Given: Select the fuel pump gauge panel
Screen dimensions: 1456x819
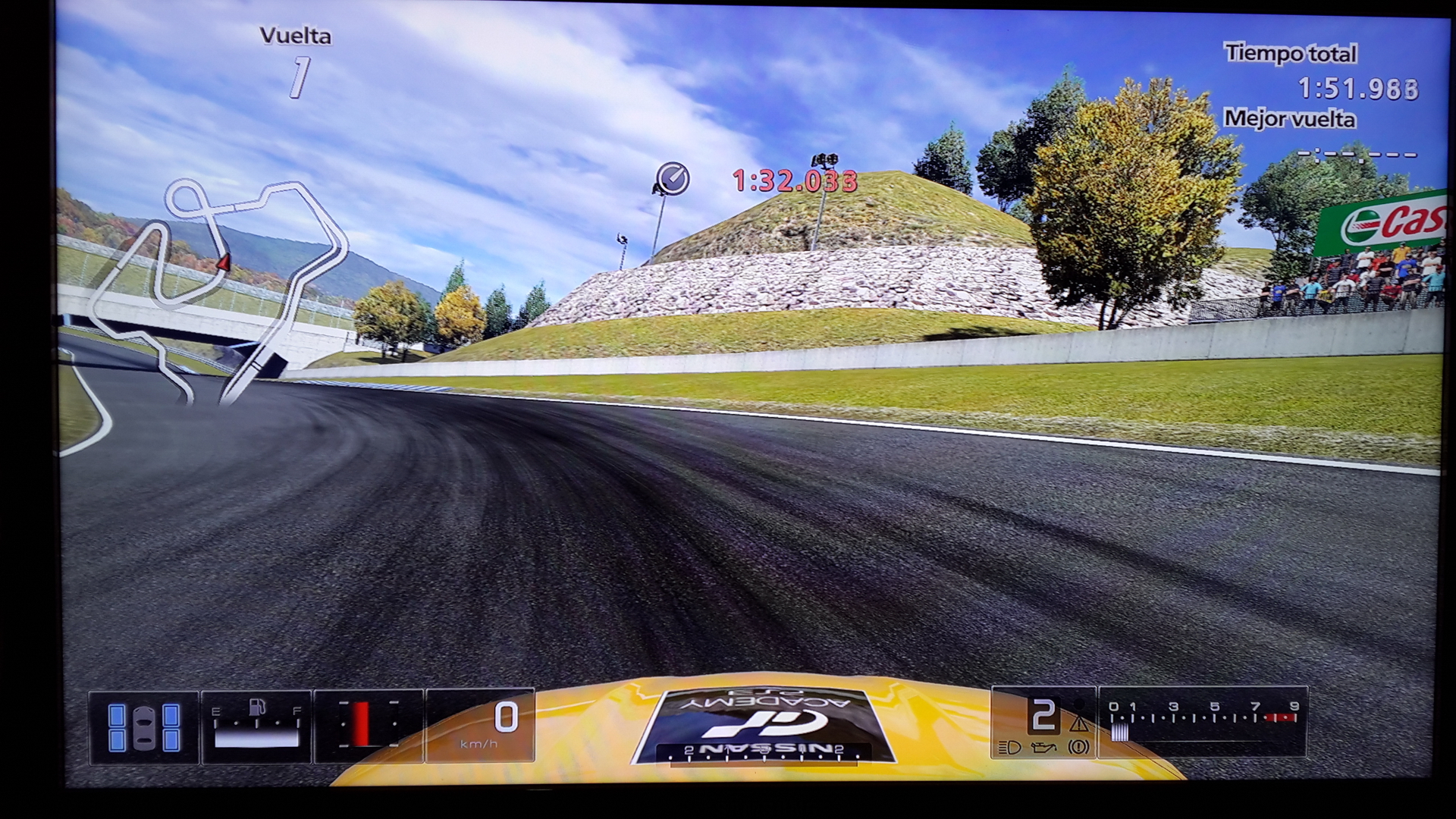Looking at the screenshot, I should 256,727.
